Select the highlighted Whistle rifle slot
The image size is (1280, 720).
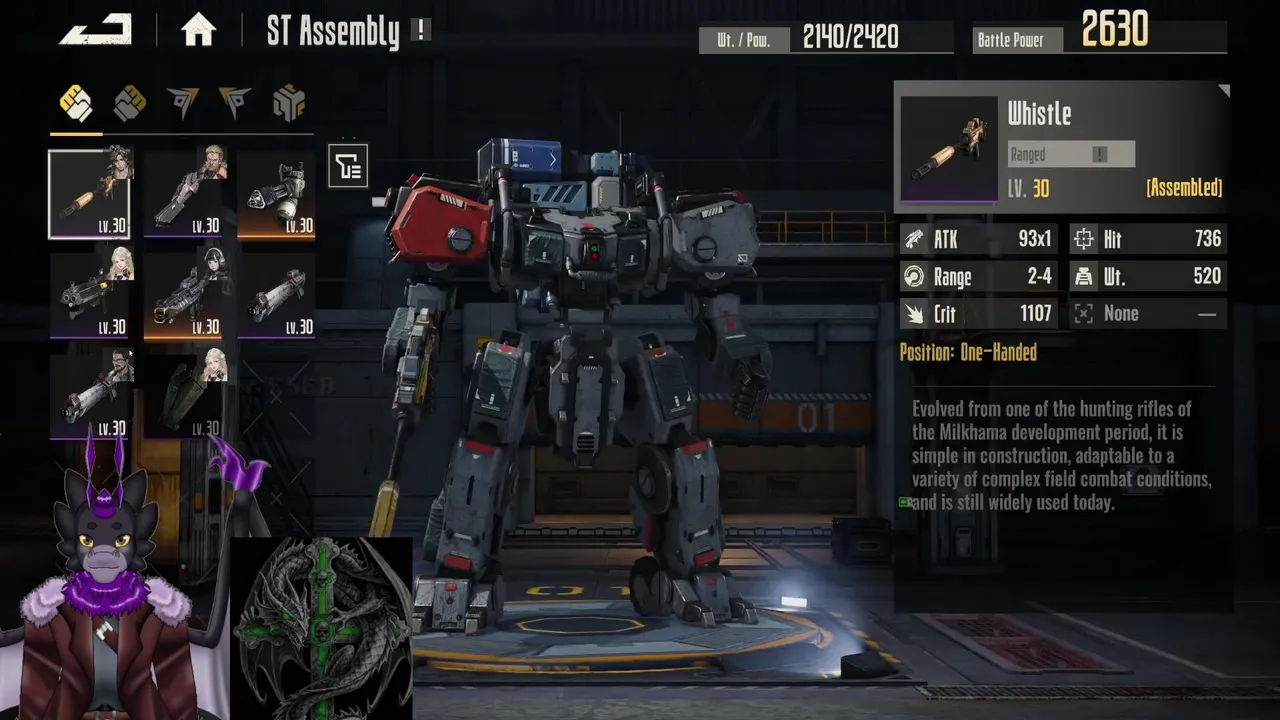(90, 194)
